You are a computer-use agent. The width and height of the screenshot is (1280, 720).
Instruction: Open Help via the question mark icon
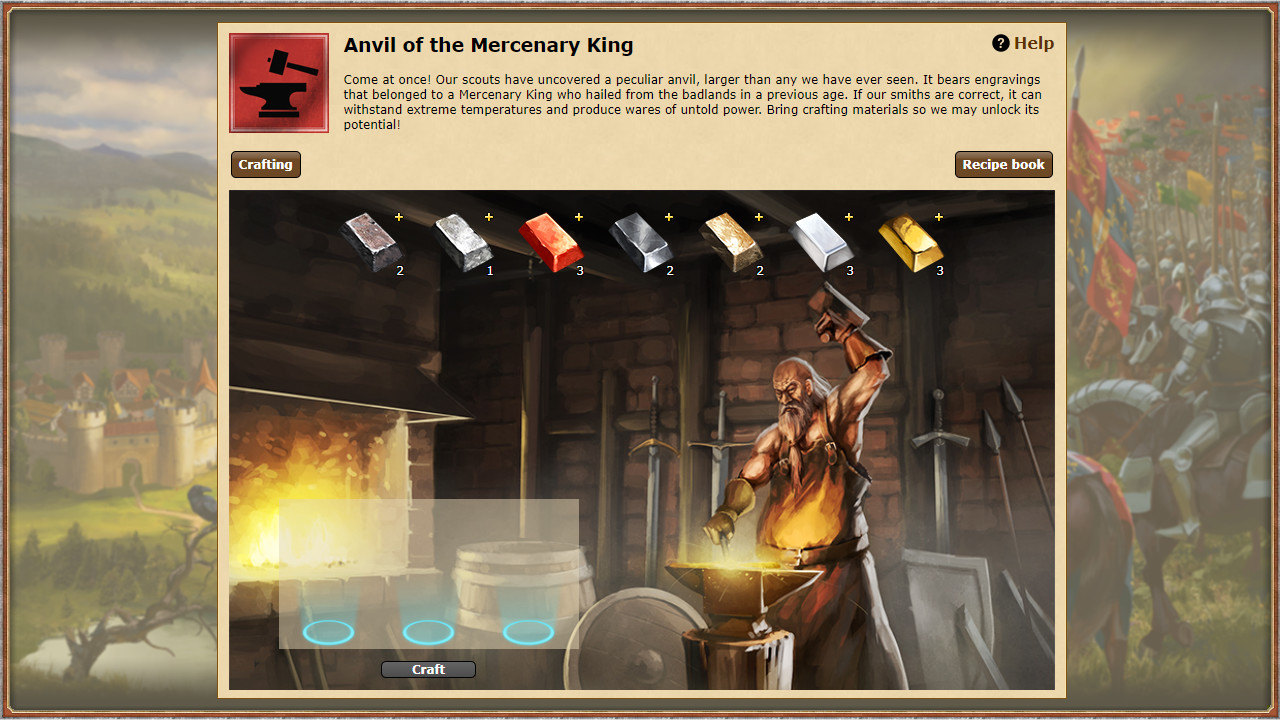(1001, 42)
